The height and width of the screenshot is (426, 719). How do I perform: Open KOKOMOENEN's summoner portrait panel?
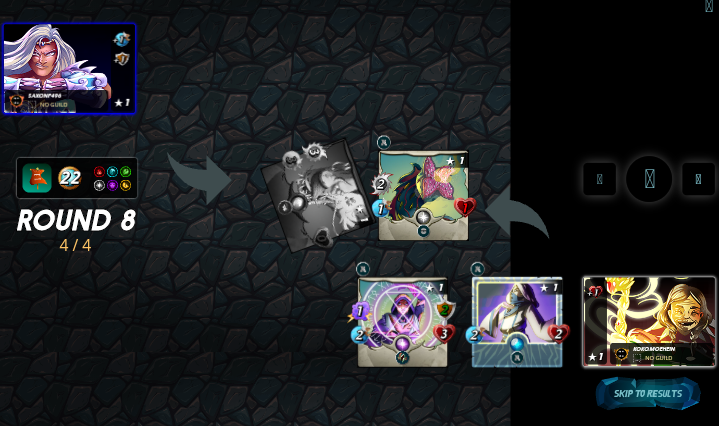(x=649, y=322)
